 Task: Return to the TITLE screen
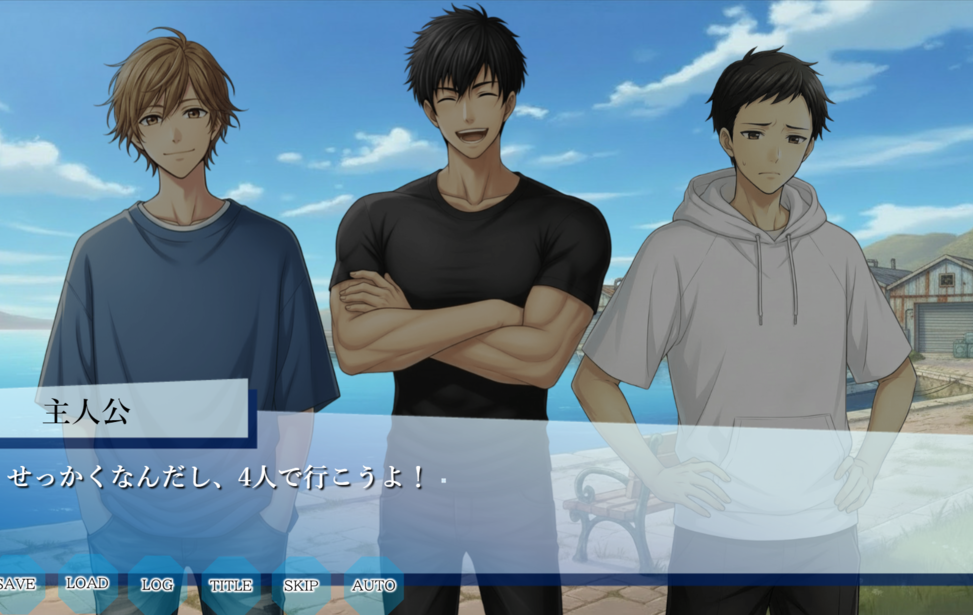coord(230,585)
